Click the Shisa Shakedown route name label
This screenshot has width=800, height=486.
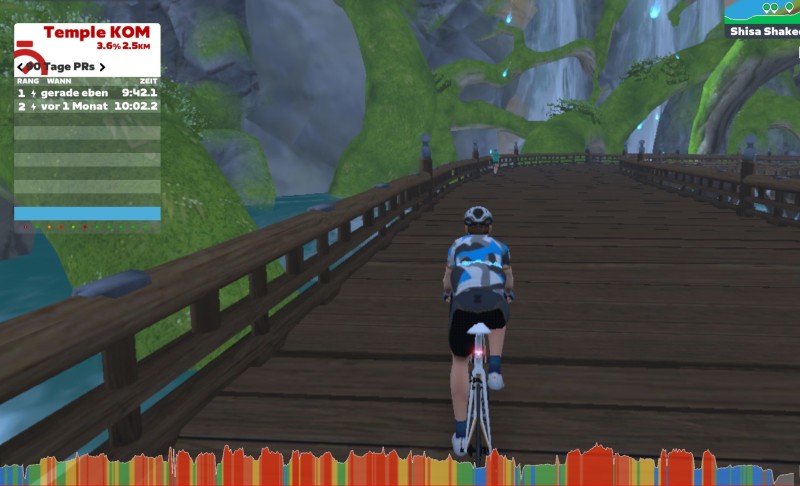[x=764, y=31]
